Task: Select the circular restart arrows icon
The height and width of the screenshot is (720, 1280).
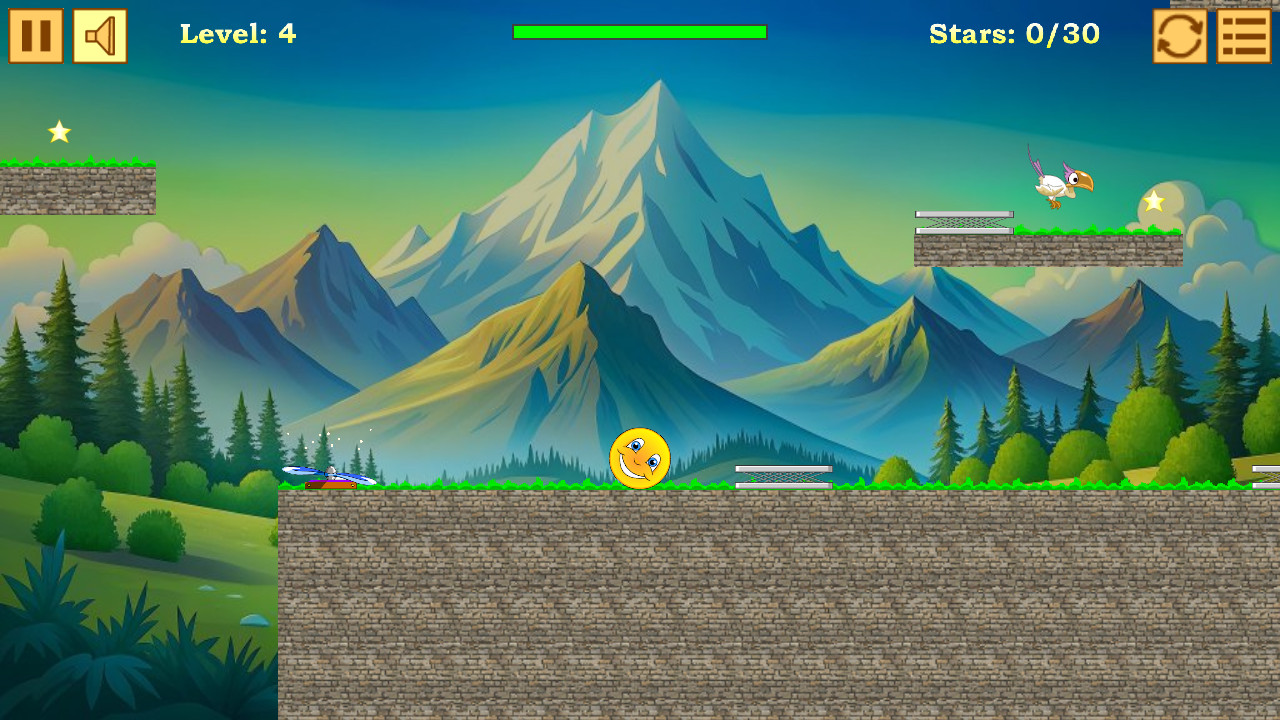Action: [x=1178, y=35]
